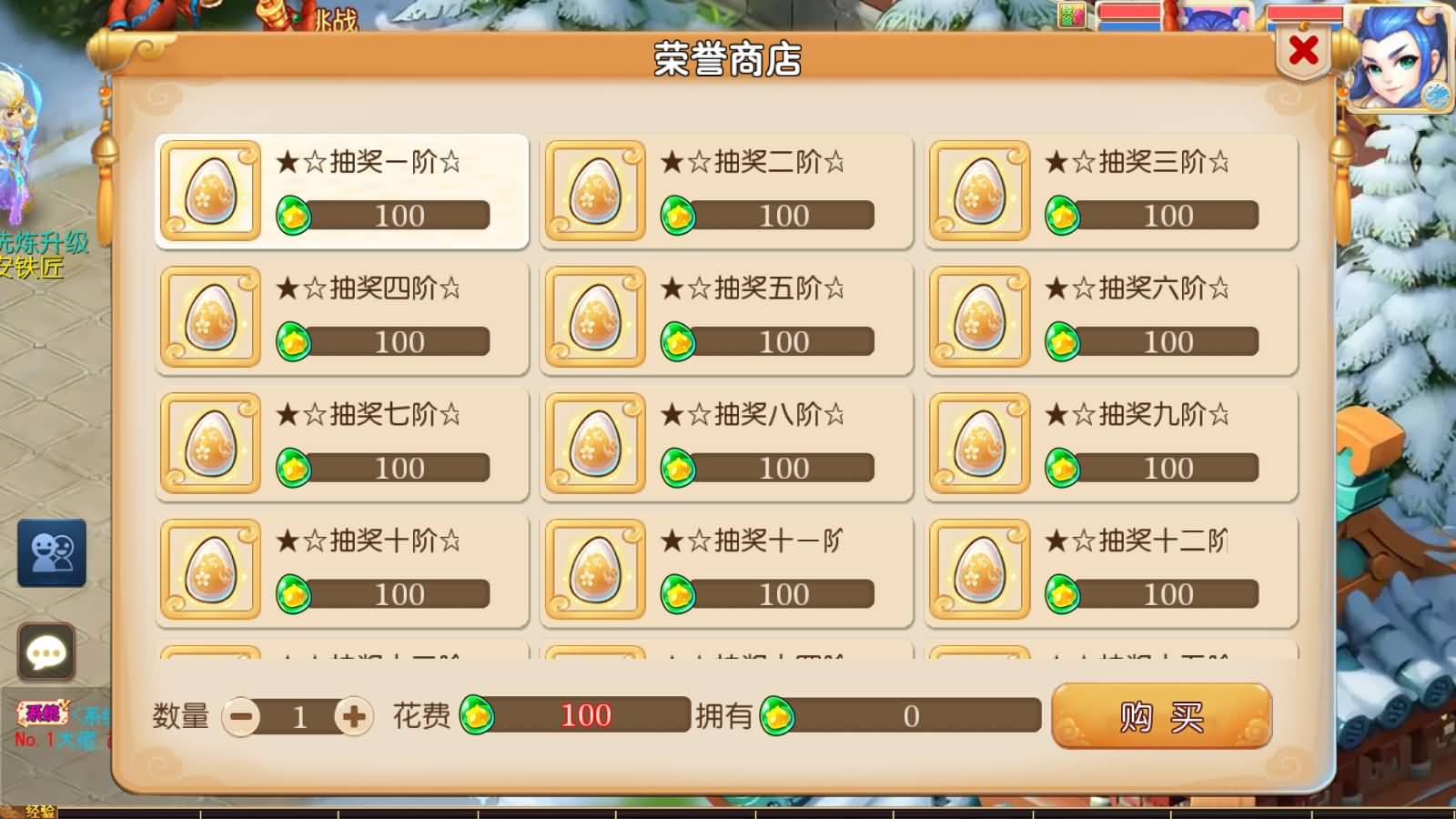Screen dimensions: 1456x819
Task: Select the 抽奖六阶 shop item card
Action: (1108, 317)
